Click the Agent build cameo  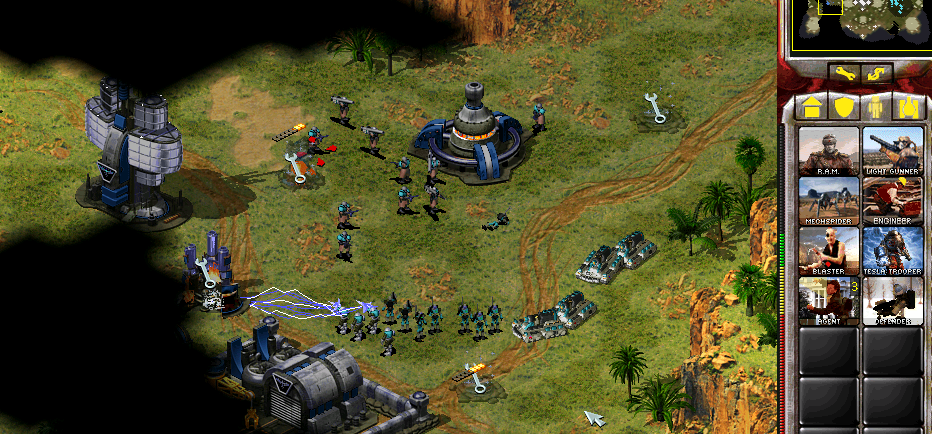click(829, 301)
